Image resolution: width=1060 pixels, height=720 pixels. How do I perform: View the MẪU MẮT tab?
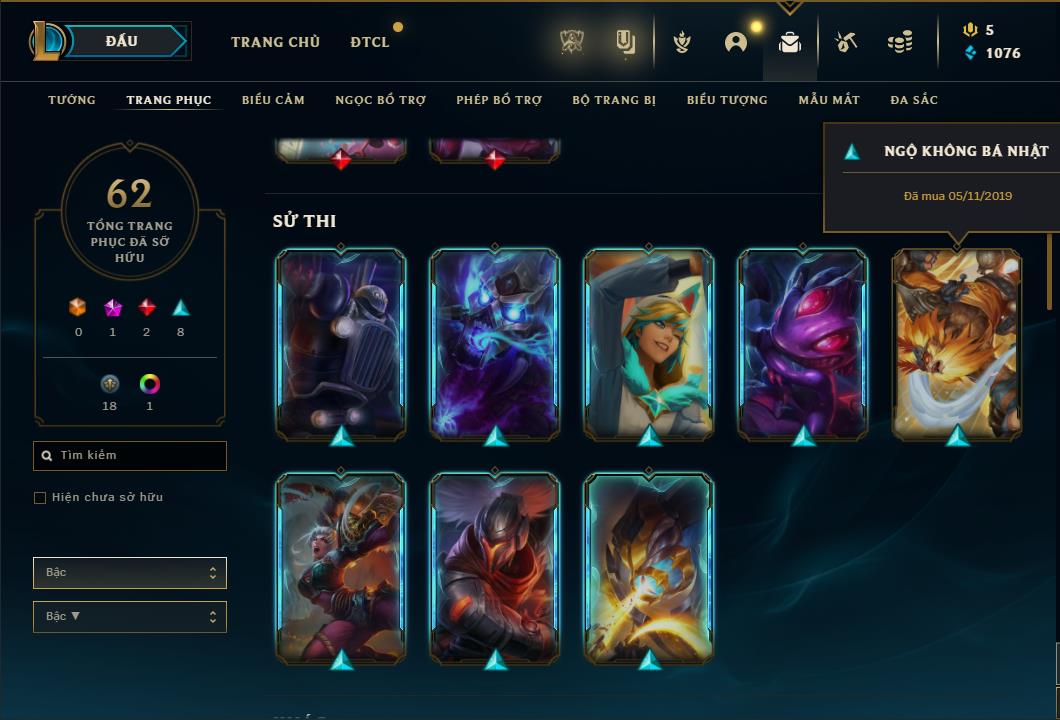[x=829, y=100]
